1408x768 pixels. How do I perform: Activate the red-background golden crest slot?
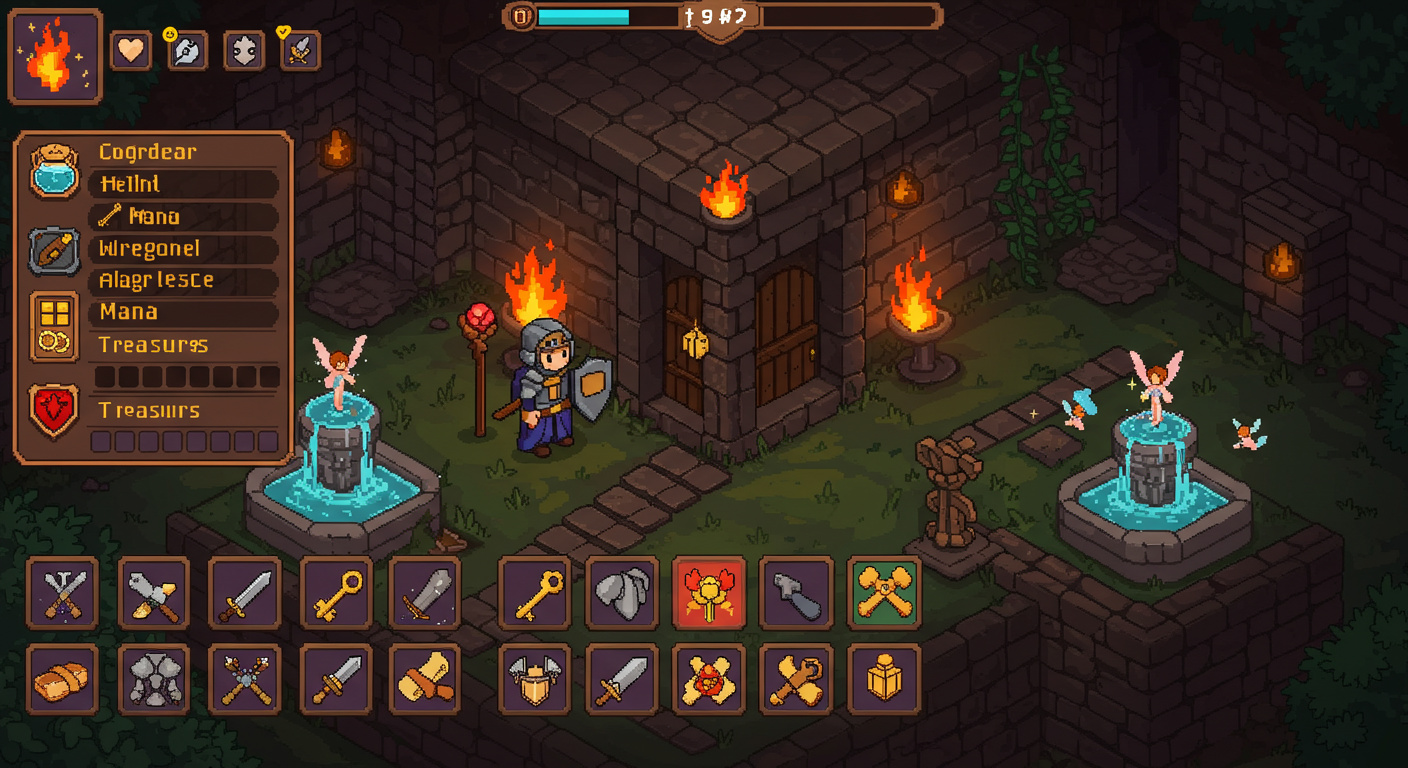(x=709, y=593)
